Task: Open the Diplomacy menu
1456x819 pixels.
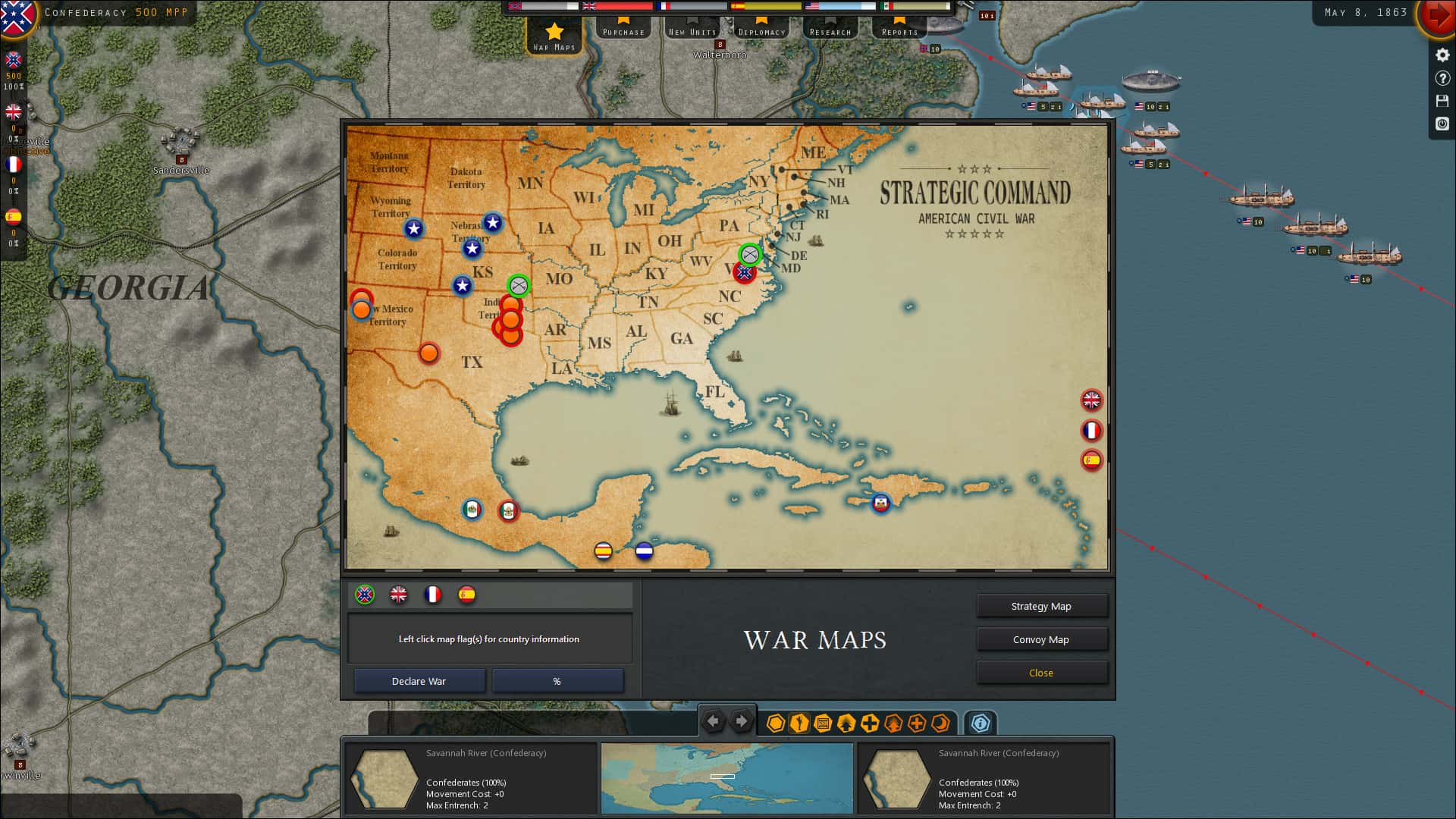Action: coord(761,31)
